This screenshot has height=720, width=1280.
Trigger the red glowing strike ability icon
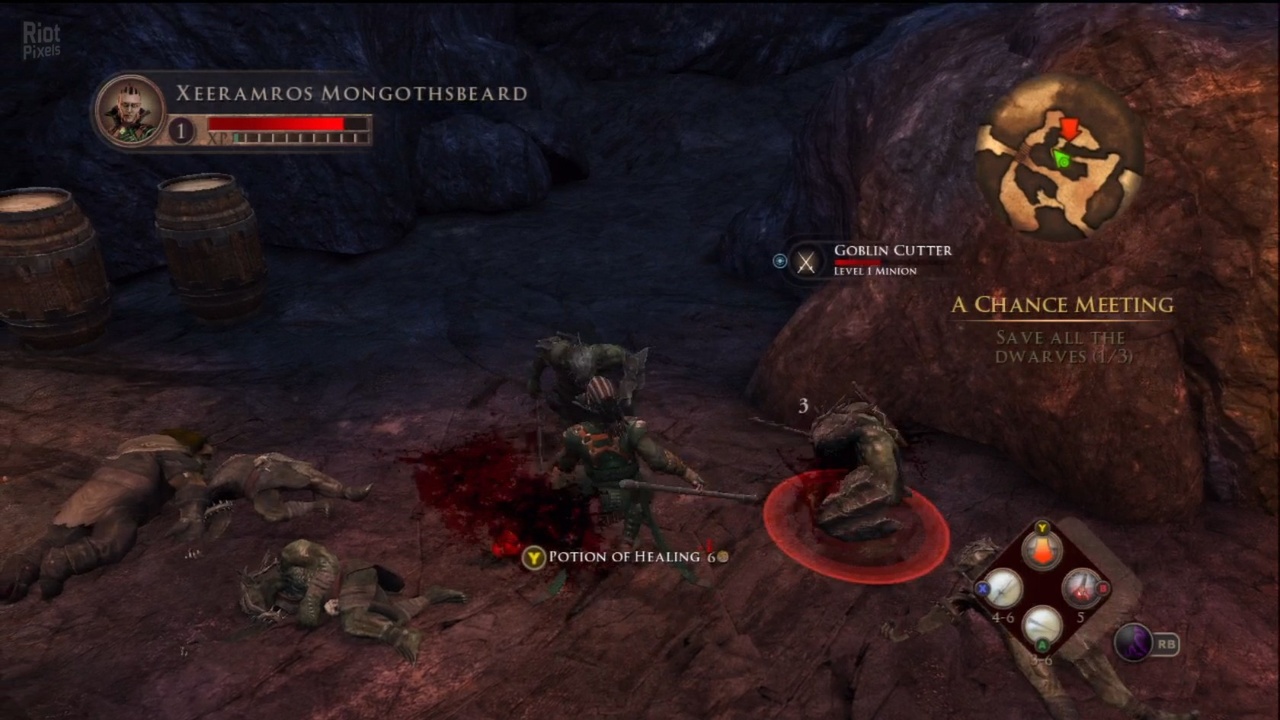click(1080, 588)
